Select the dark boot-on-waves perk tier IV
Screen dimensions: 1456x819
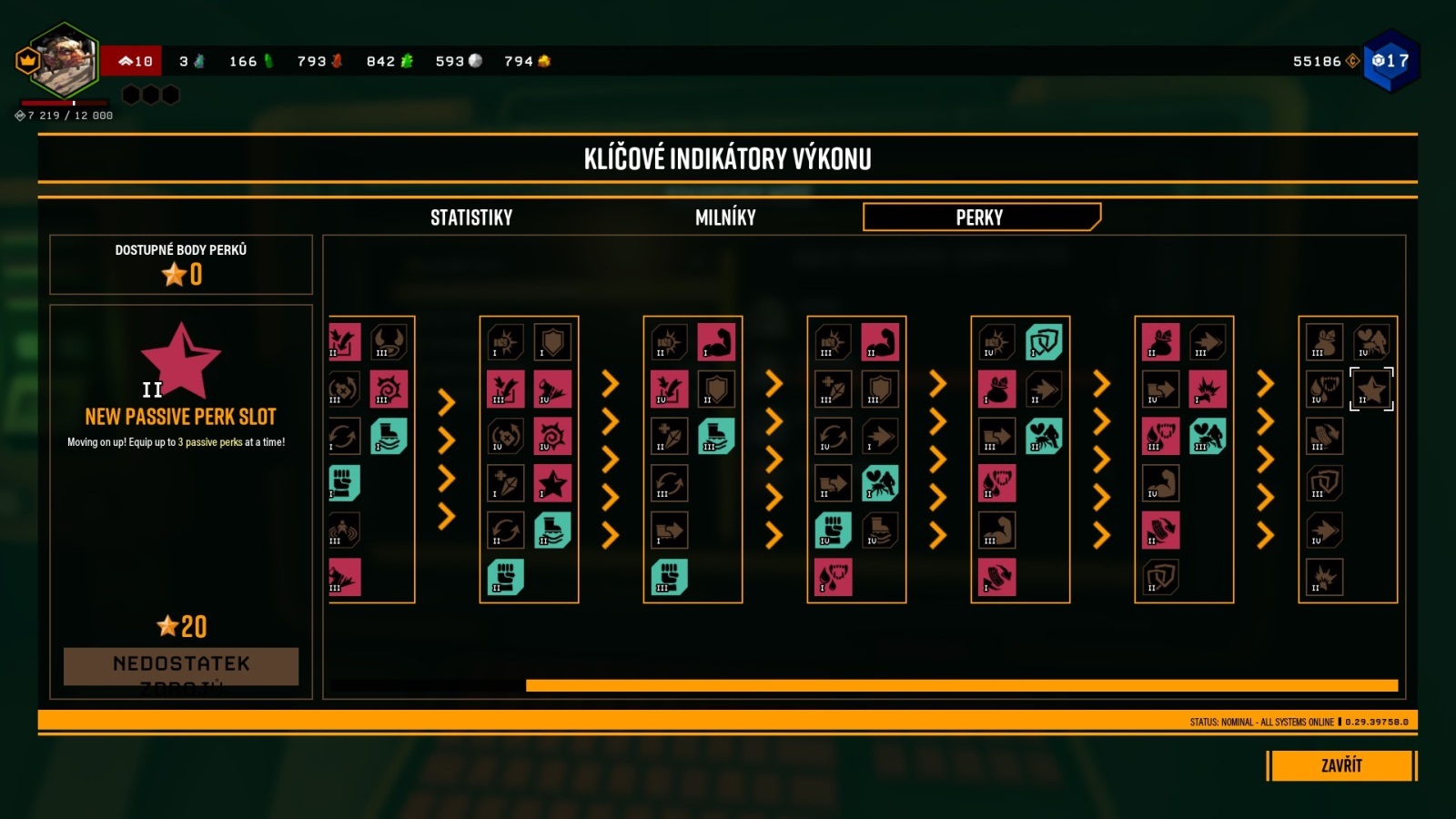tap(880, 531)
